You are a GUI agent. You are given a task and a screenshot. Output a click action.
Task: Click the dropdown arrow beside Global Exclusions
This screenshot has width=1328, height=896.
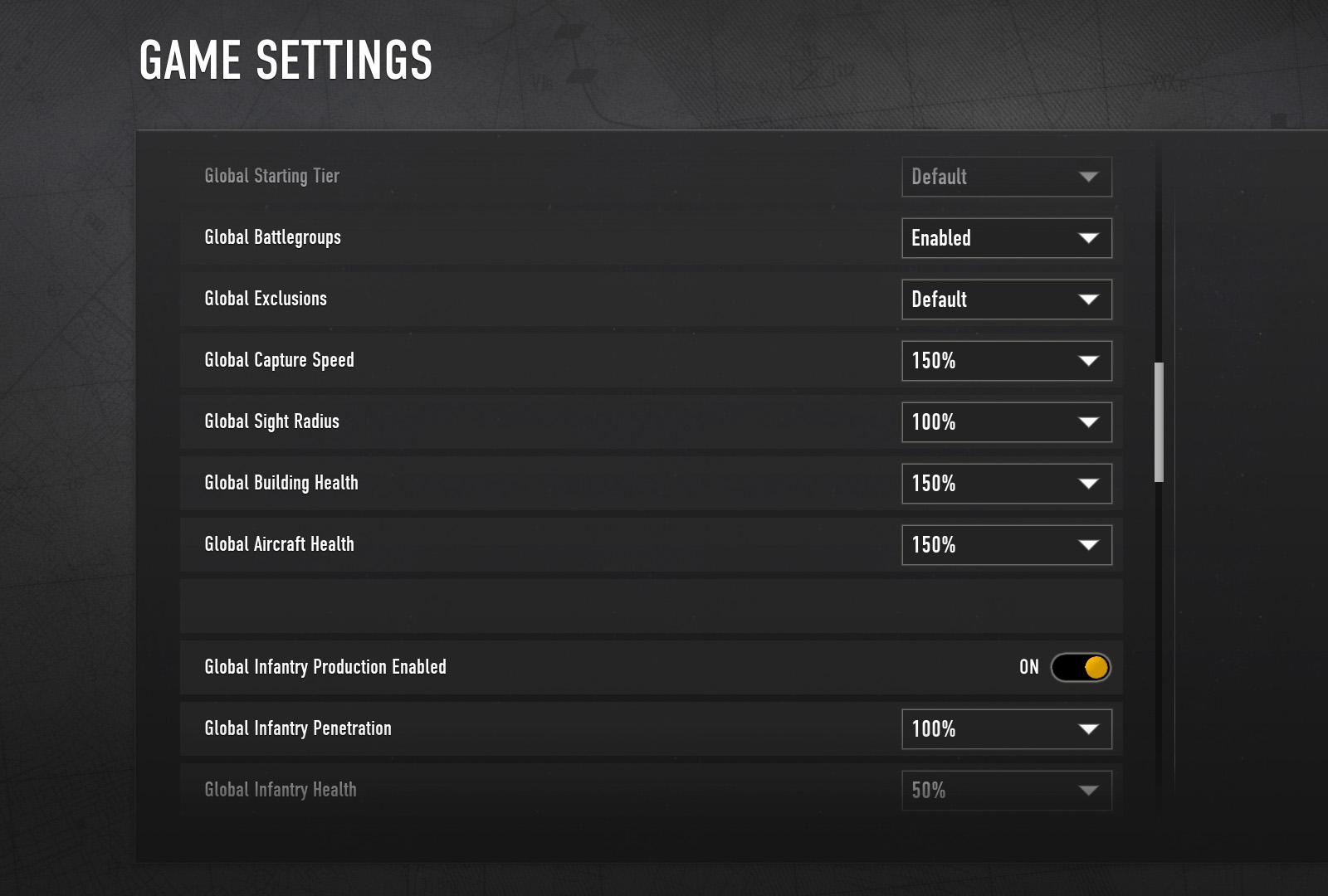click(1090, 299)
